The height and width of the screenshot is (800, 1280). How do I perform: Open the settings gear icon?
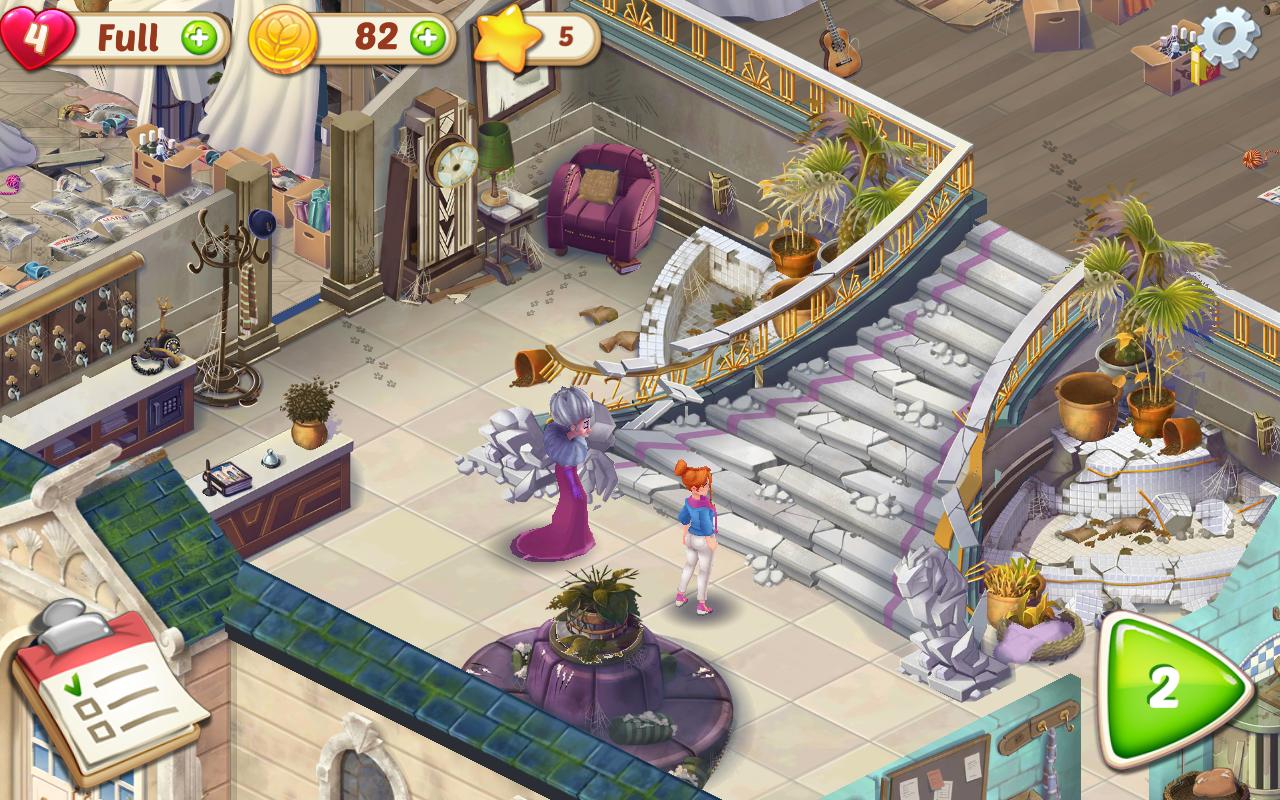[x=1229, y=37]
